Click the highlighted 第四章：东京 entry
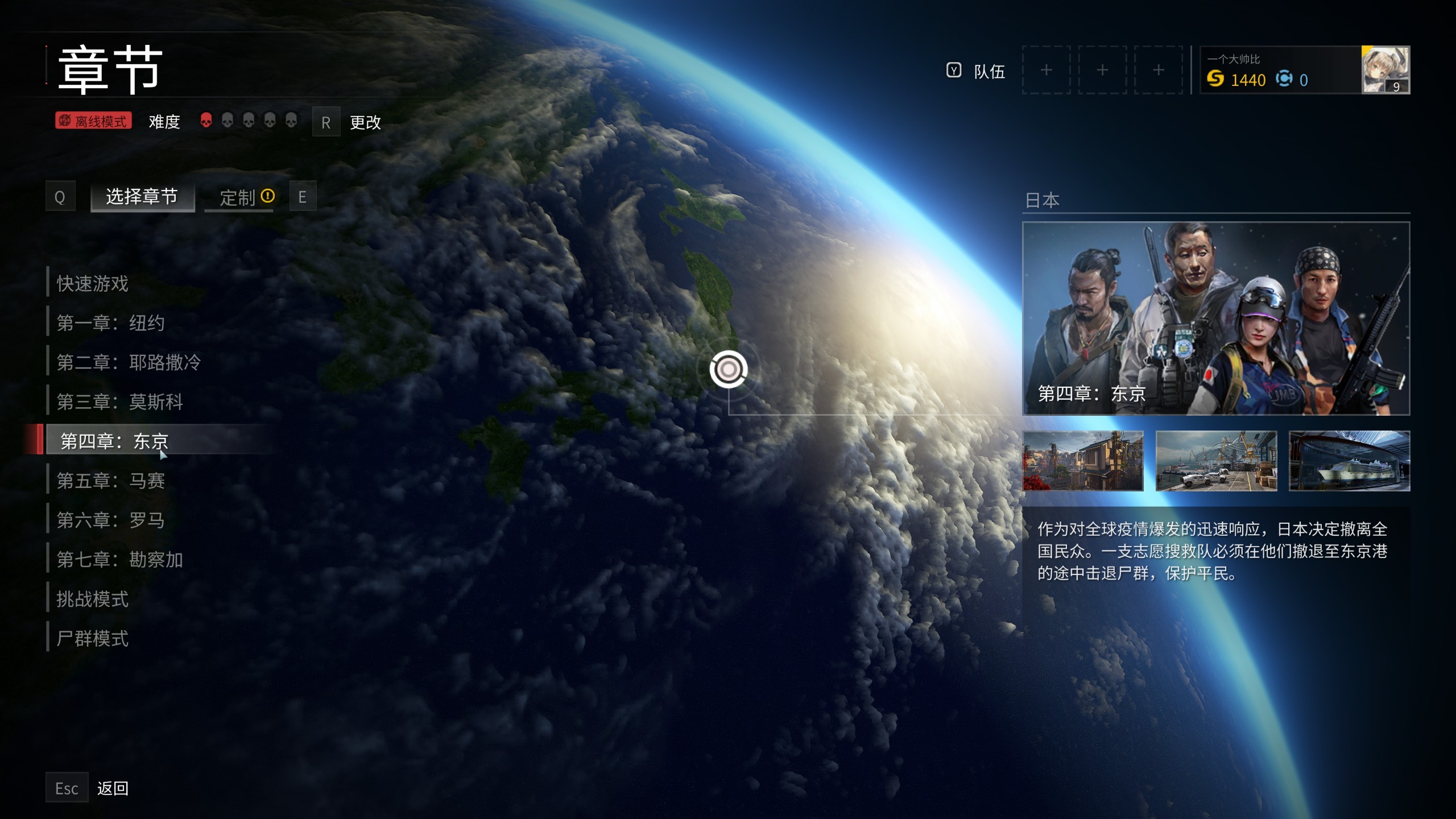Image resolution: width=1456 pixels, height=819 pixels. click(115, 441)
